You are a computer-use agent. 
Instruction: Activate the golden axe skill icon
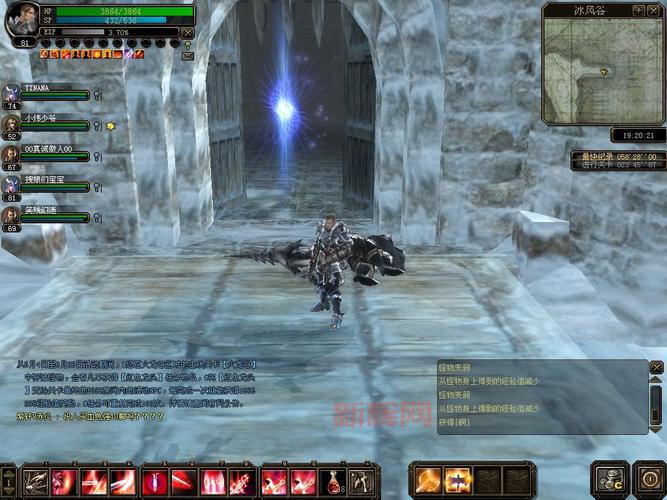click(x=429, y=480)
